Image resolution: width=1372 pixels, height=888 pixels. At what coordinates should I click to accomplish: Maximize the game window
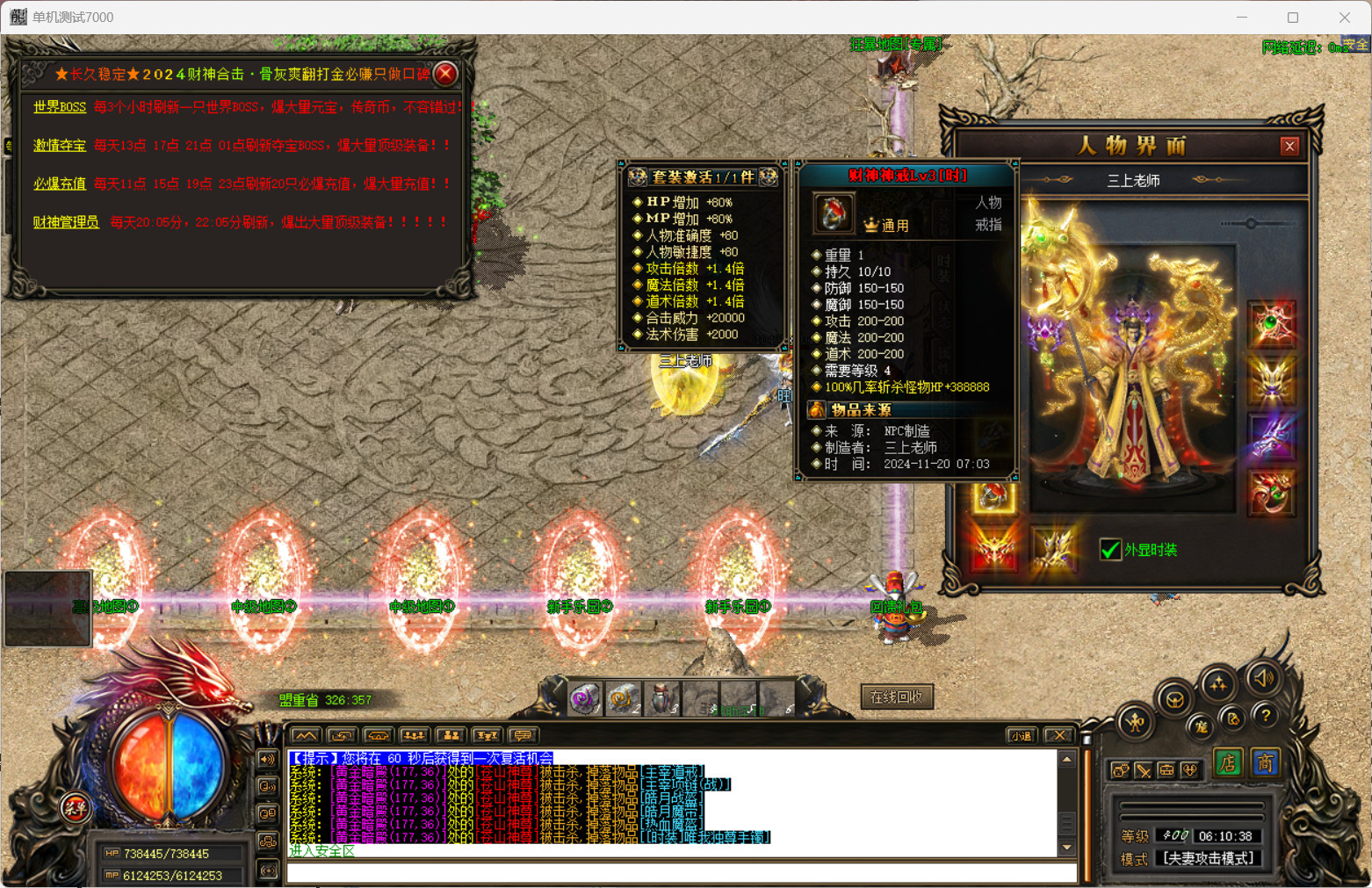pyautogui.click(x=1293, y=18)
